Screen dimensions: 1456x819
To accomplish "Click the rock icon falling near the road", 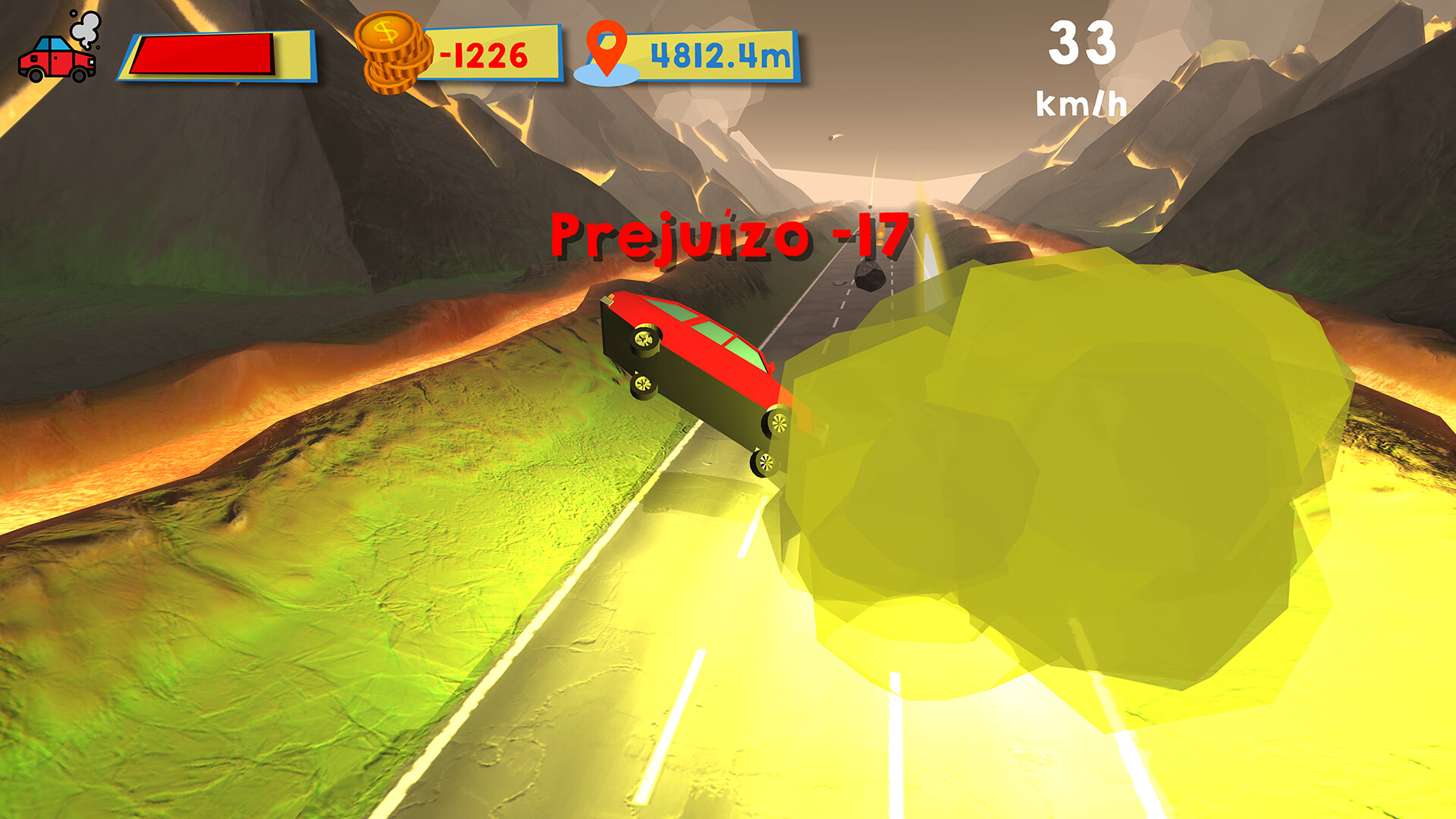I will pos(869,278).
